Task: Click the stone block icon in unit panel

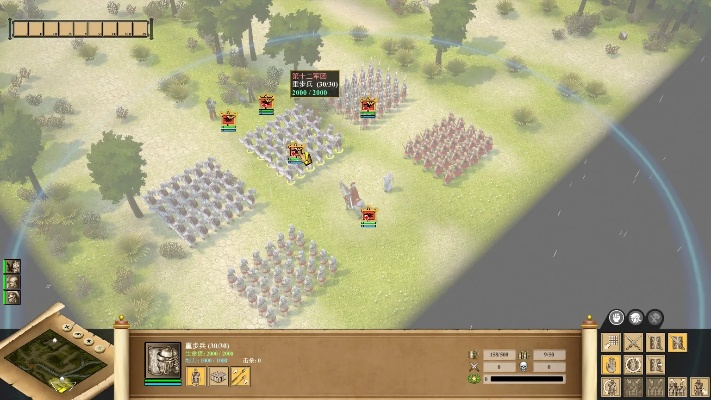Action: (x=218, y=376)
